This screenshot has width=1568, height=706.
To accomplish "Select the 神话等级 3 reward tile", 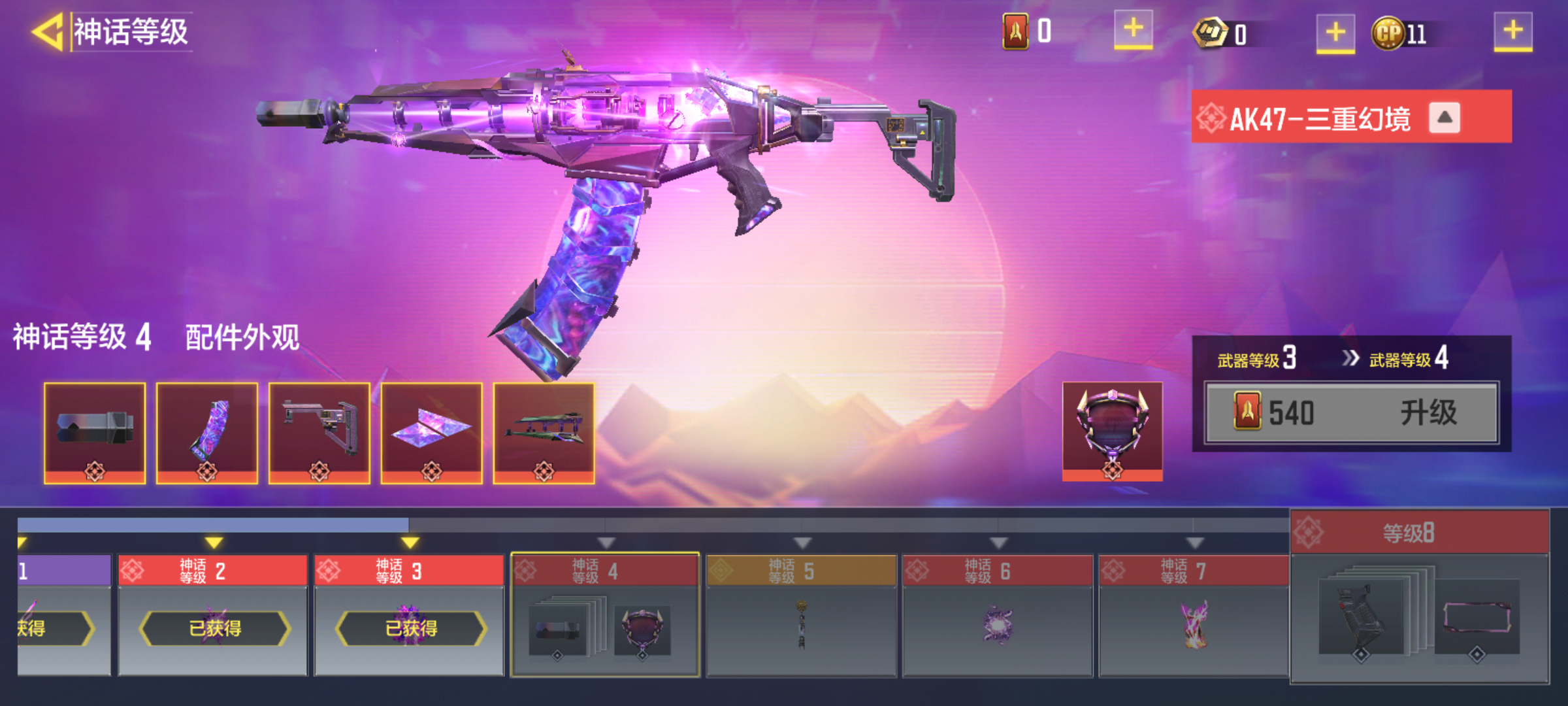I will click(x=409, y=614).
